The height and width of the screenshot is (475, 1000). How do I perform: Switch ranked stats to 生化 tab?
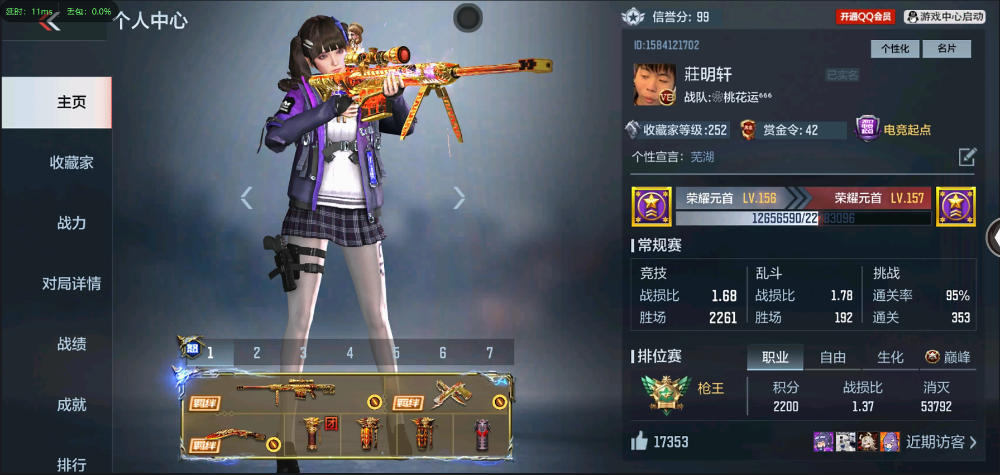[x=890, y=357]
